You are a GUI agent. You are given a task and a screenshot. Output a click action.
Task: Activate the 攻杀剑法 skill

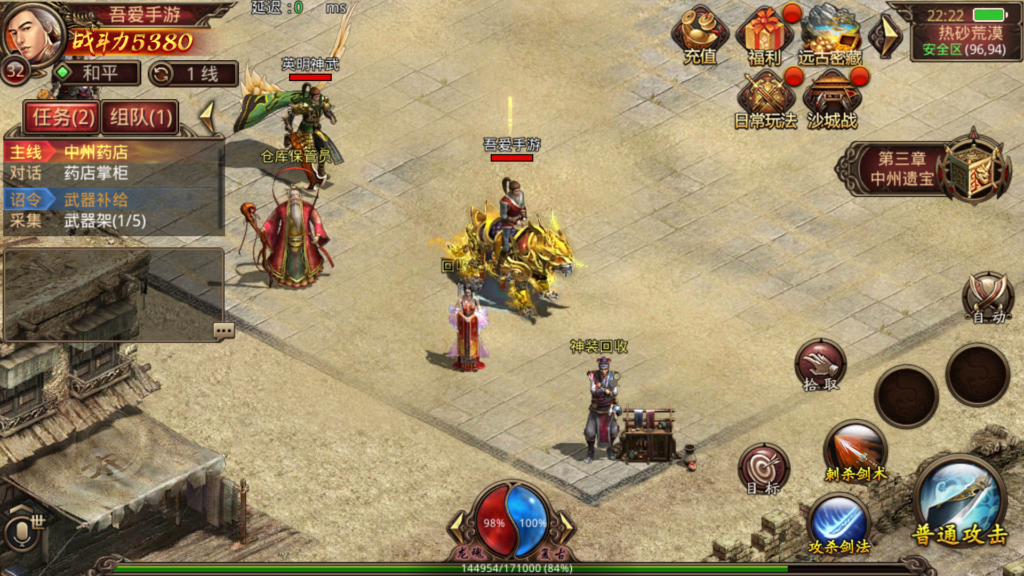click(839, 524)
